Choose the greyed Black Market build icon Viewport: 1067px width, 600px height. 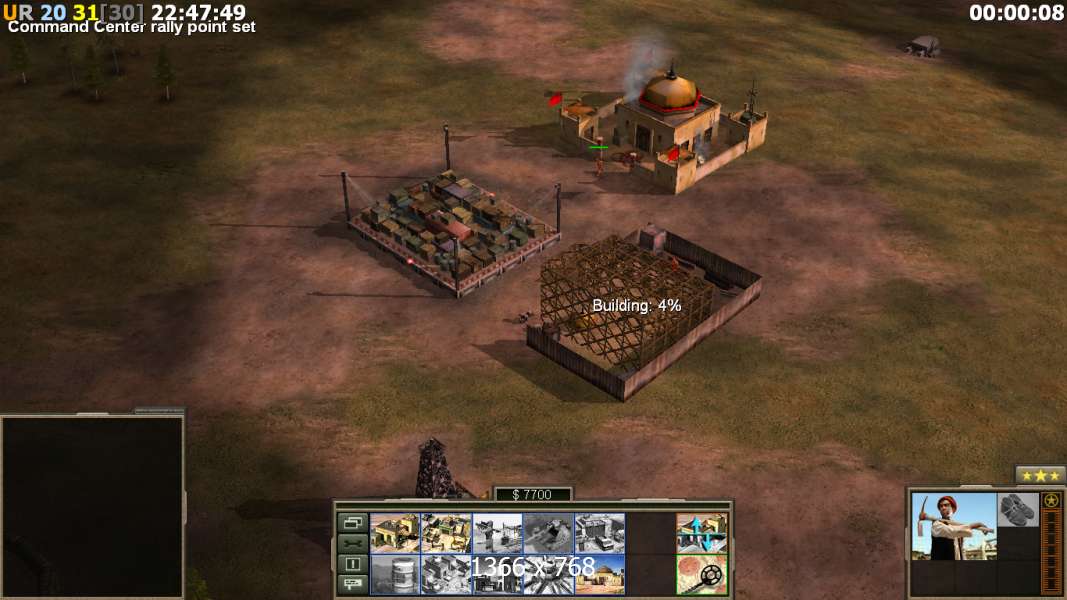coord(446,575)
